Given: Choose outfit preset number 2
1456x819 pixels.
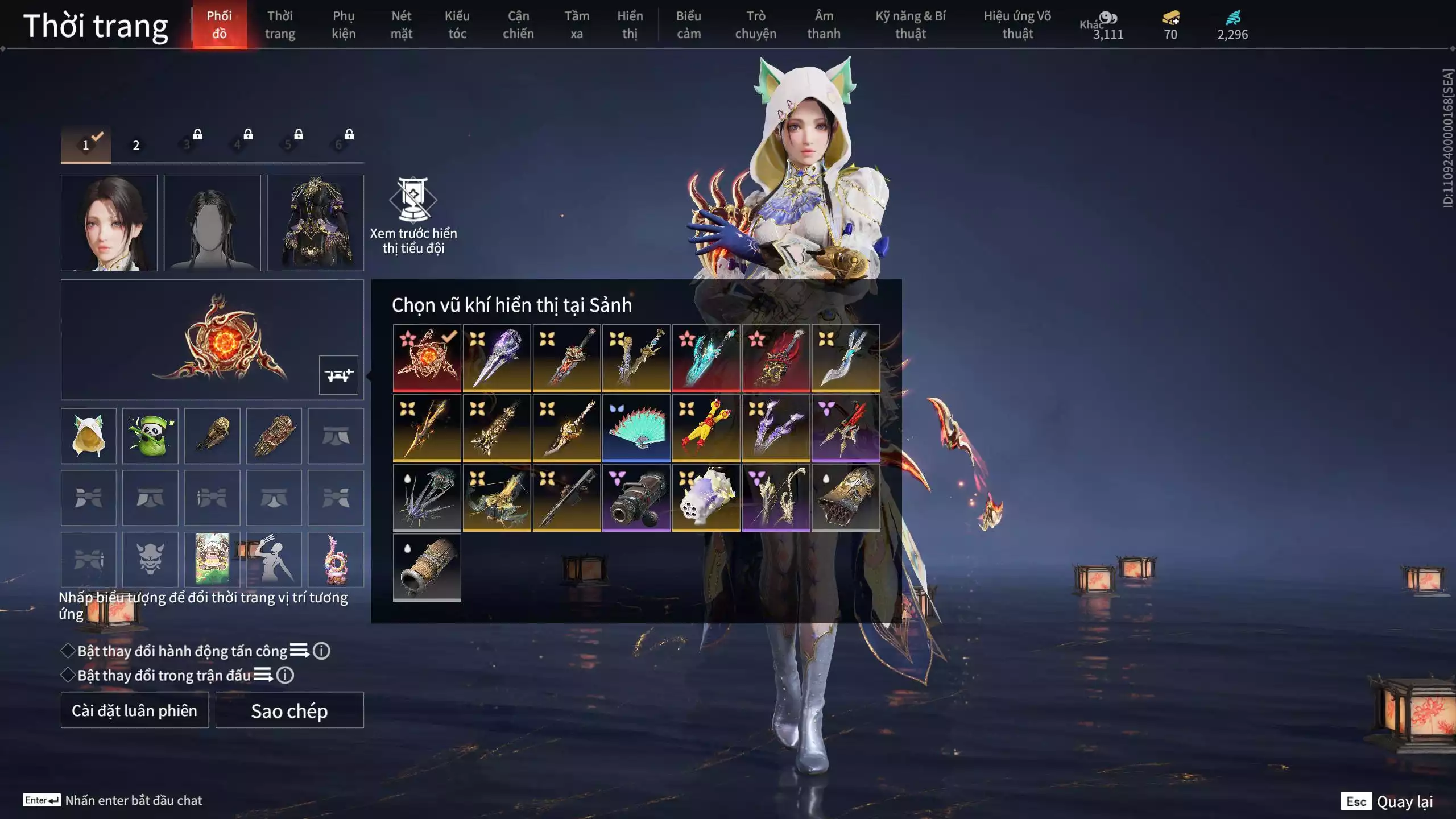Looking at the screenshot, I should pos(136,145).
